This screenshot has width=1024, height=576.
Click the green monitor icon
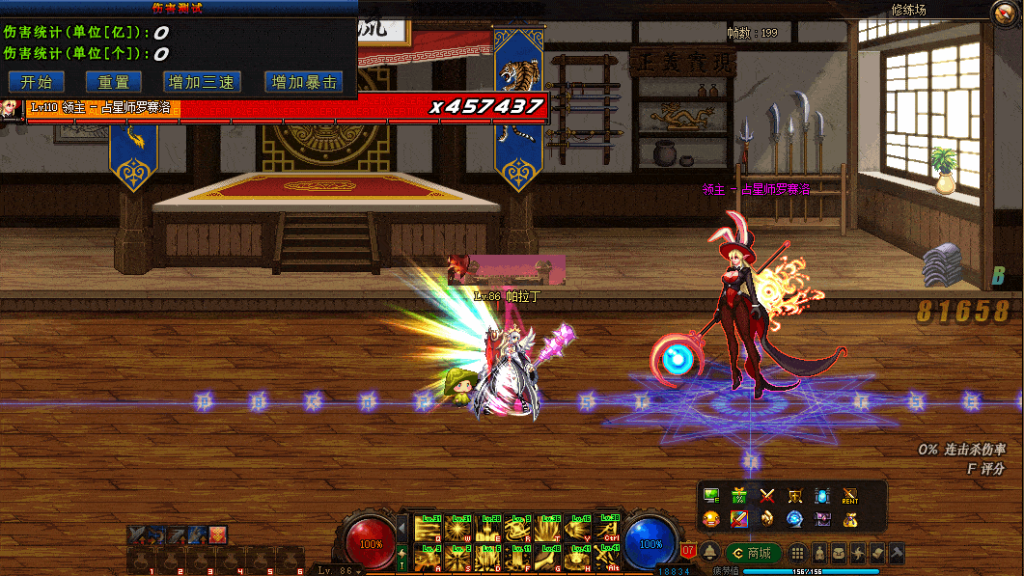pos(711,496)
